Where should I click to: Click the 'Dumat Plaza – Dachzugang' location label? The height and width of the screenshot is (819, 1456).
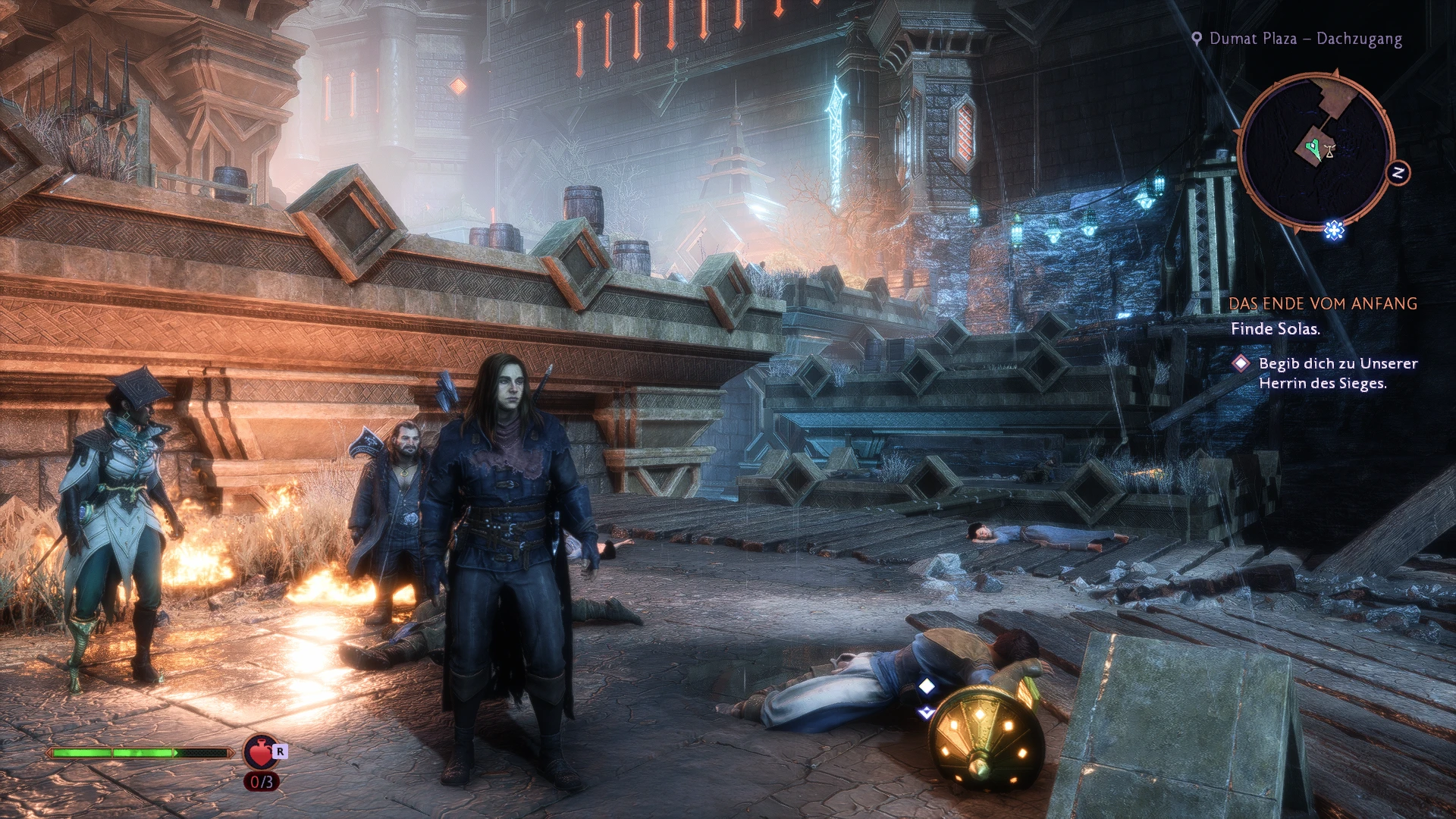click(1304, 39)
